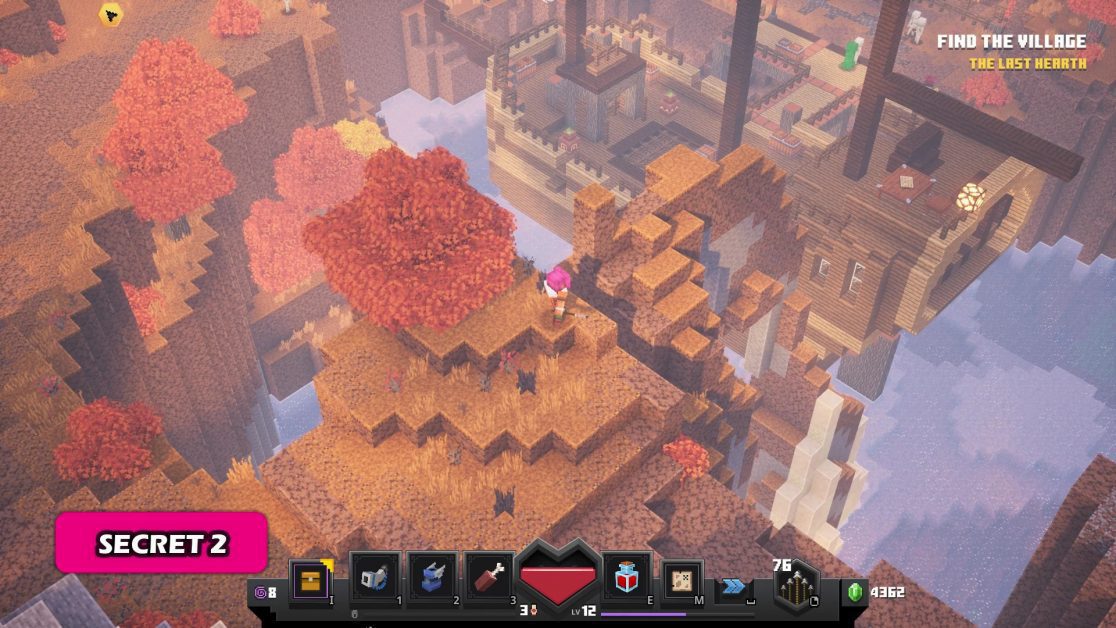The height and width of the screenshot is (628, 1116).
Task: Trigger the blue dodge roll arrows
Action: click(x=734, y=588)
